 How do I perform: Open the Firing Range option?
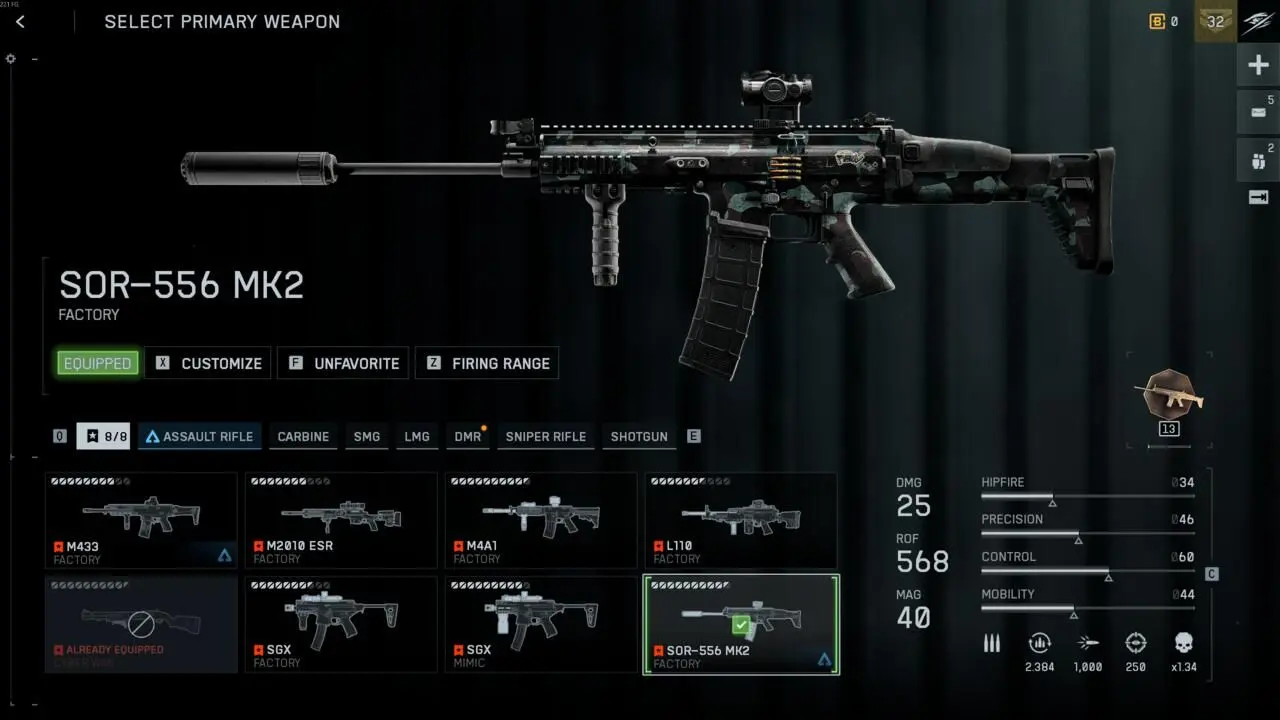[487, 363]
